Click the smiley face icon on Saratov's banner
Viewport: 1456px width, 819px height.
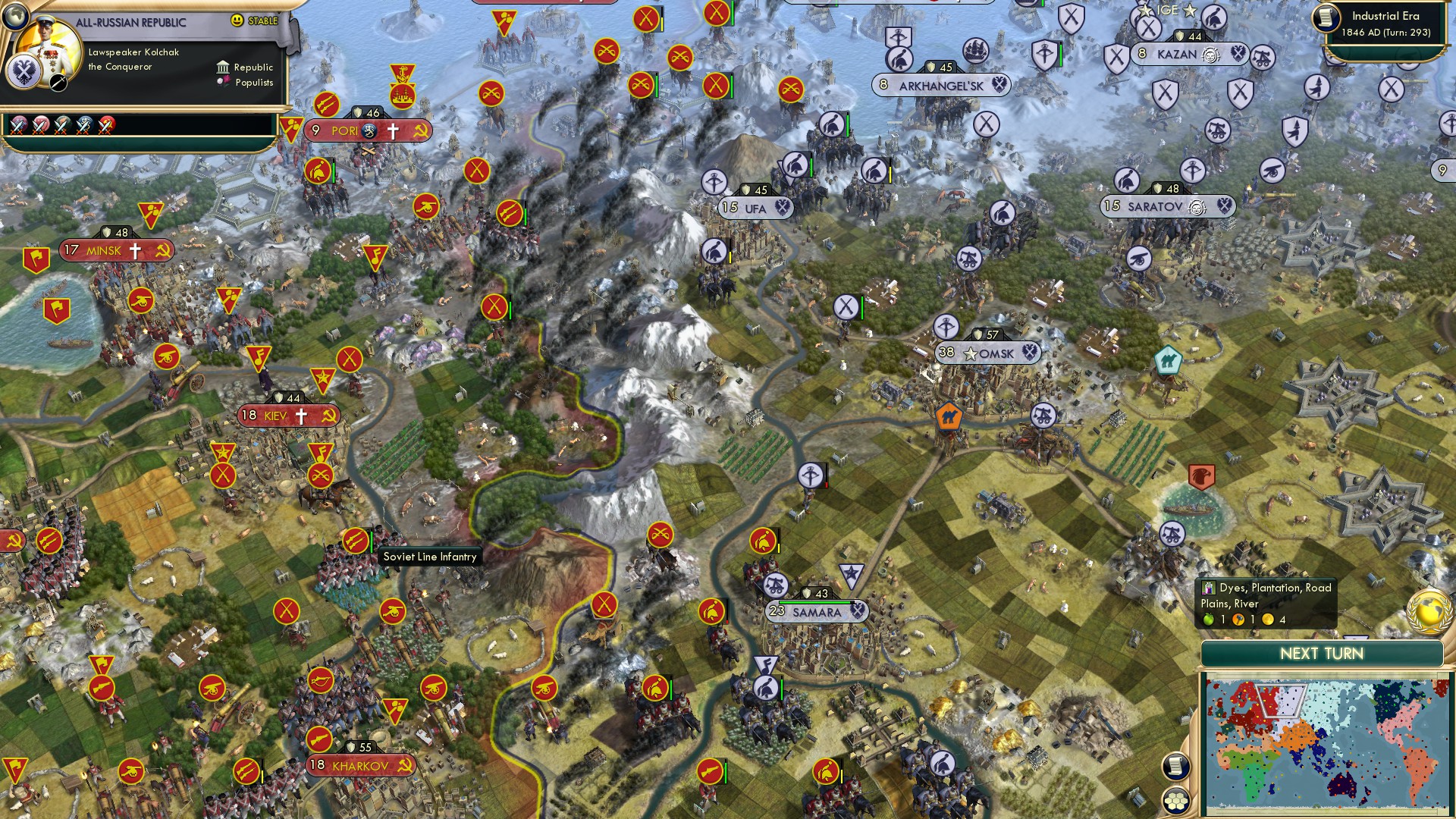1197,206
